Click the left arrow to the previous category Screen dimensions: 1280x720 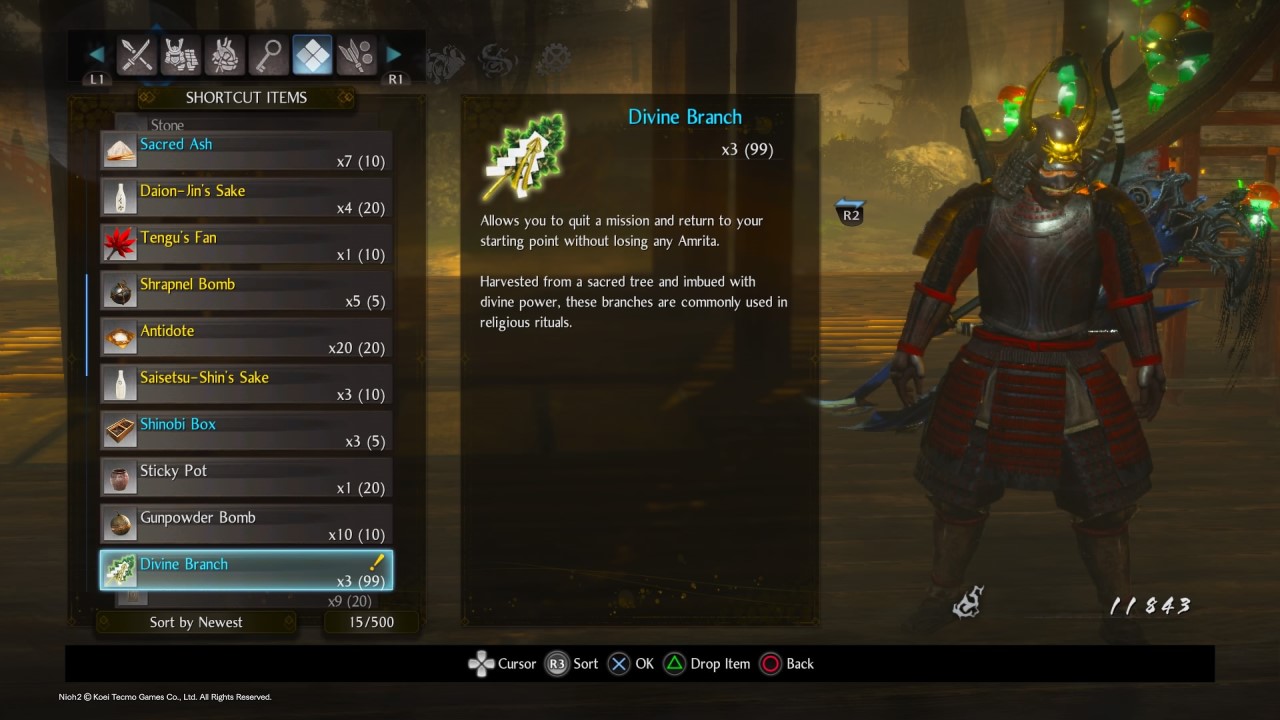coord(97,54)
